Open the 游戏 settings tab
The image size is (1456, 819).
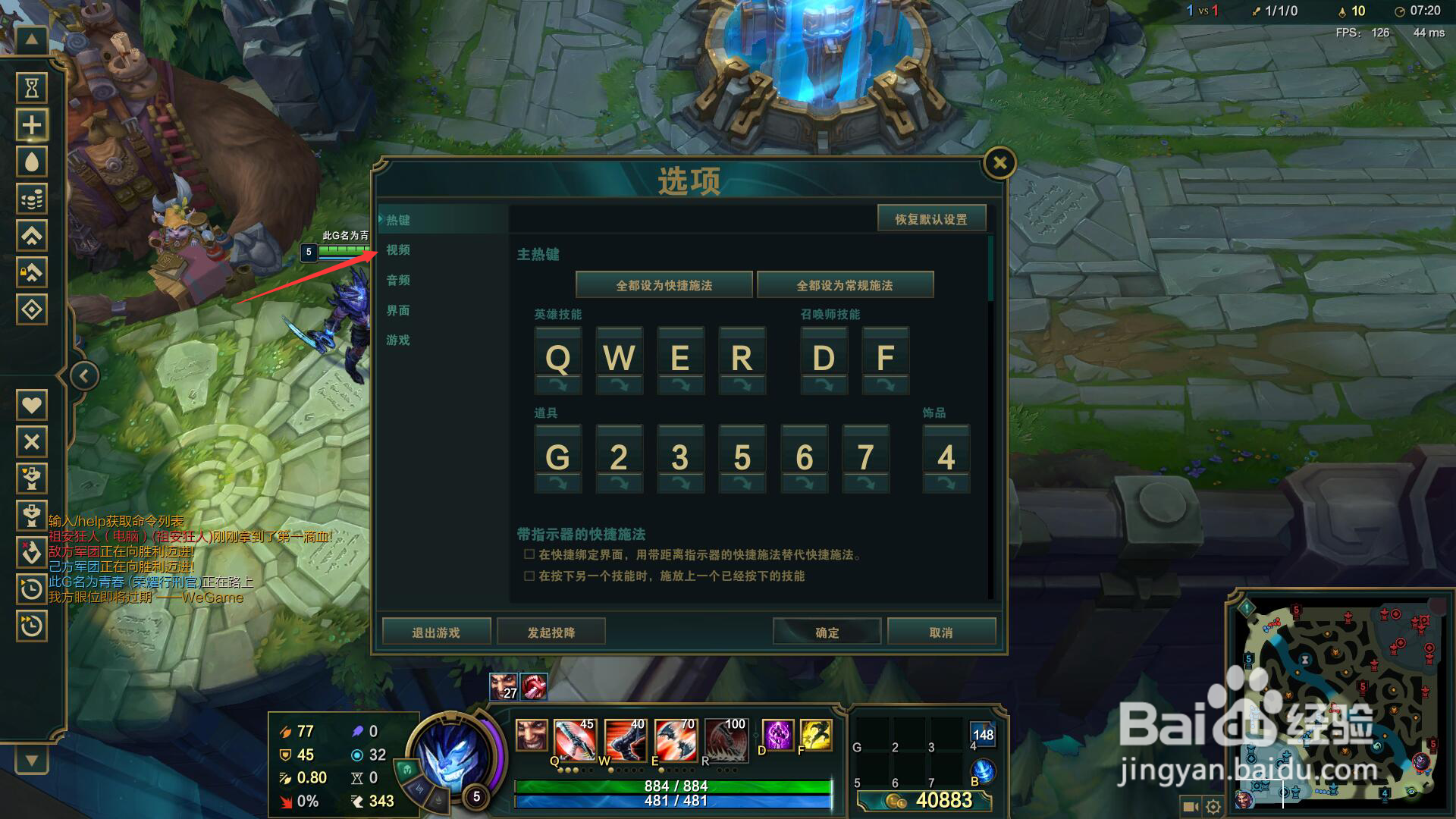400,340
